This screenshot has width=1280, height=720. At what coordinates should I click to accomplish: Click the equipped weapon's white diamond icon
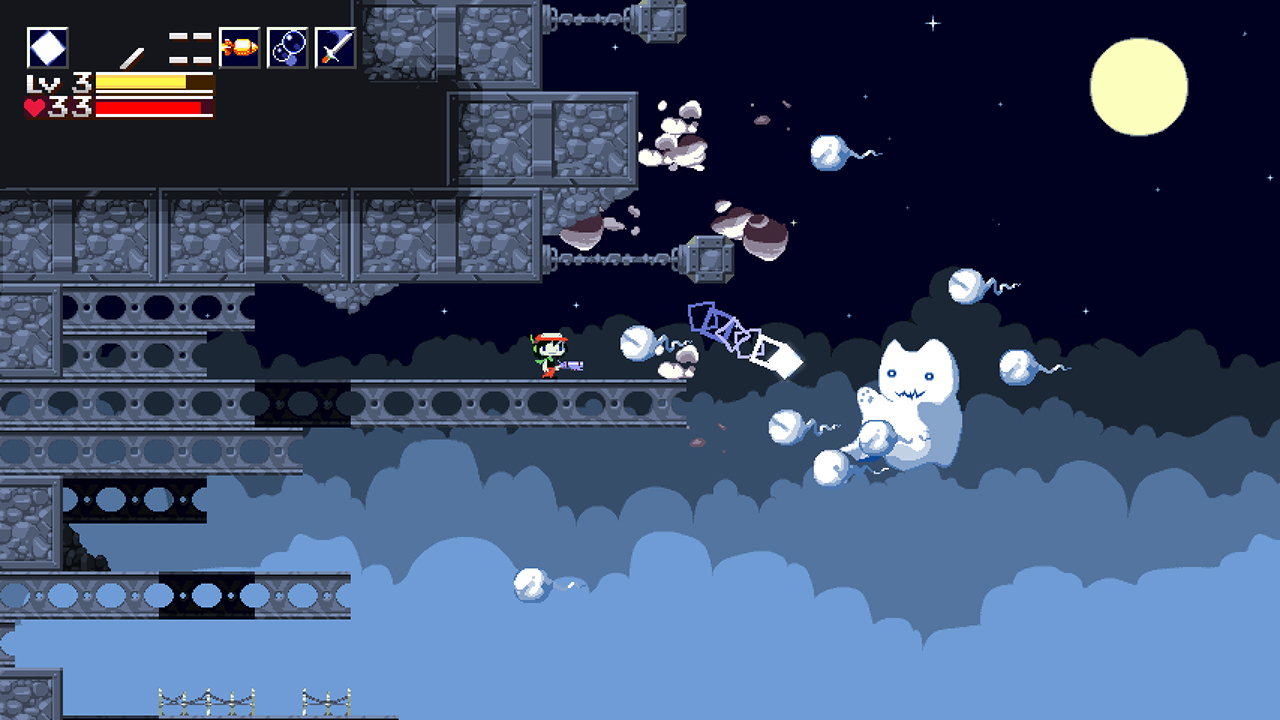[x=48, y=47]
